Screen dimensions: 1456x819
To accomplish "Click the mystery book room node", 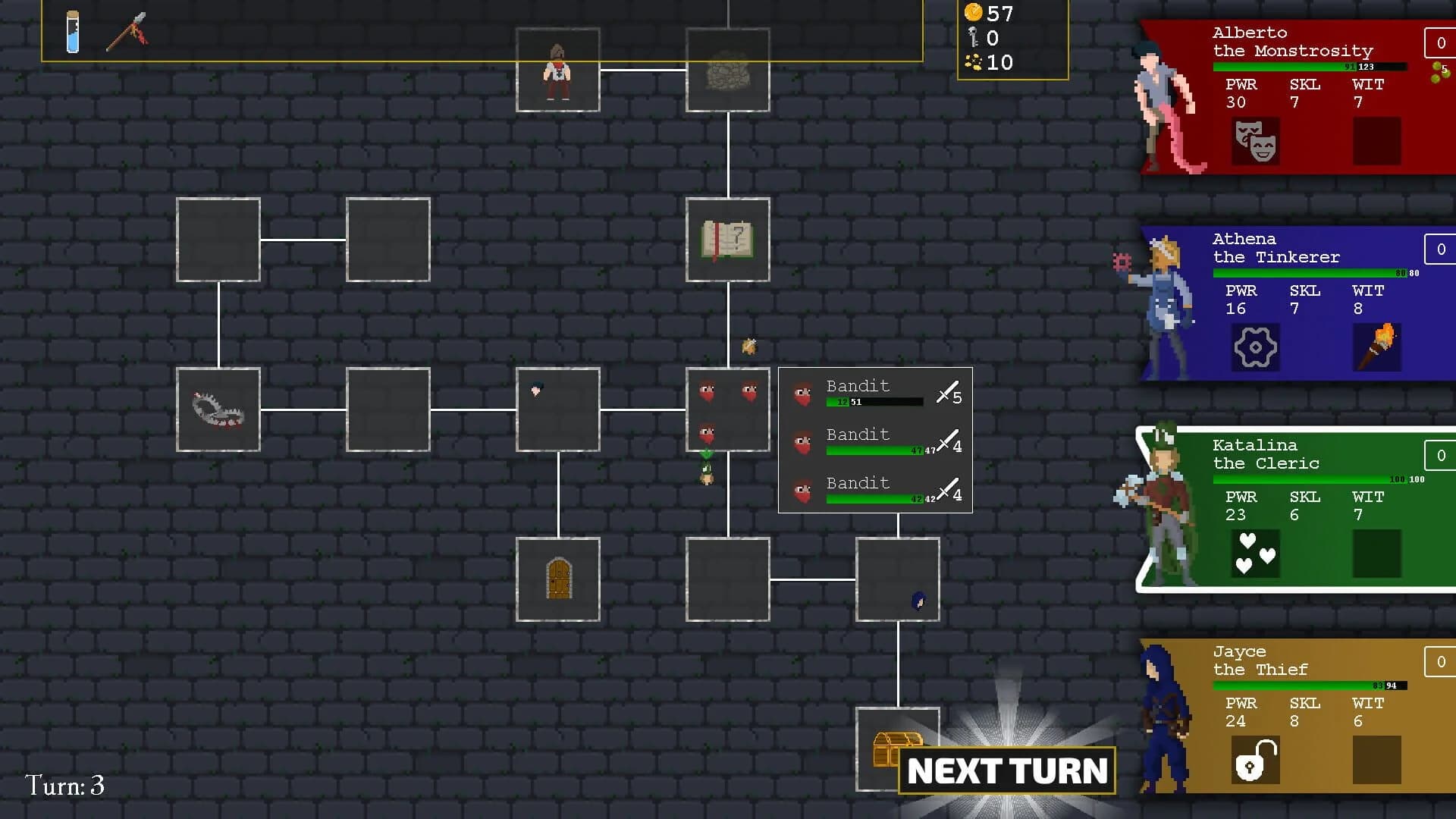I will (726, 240).
